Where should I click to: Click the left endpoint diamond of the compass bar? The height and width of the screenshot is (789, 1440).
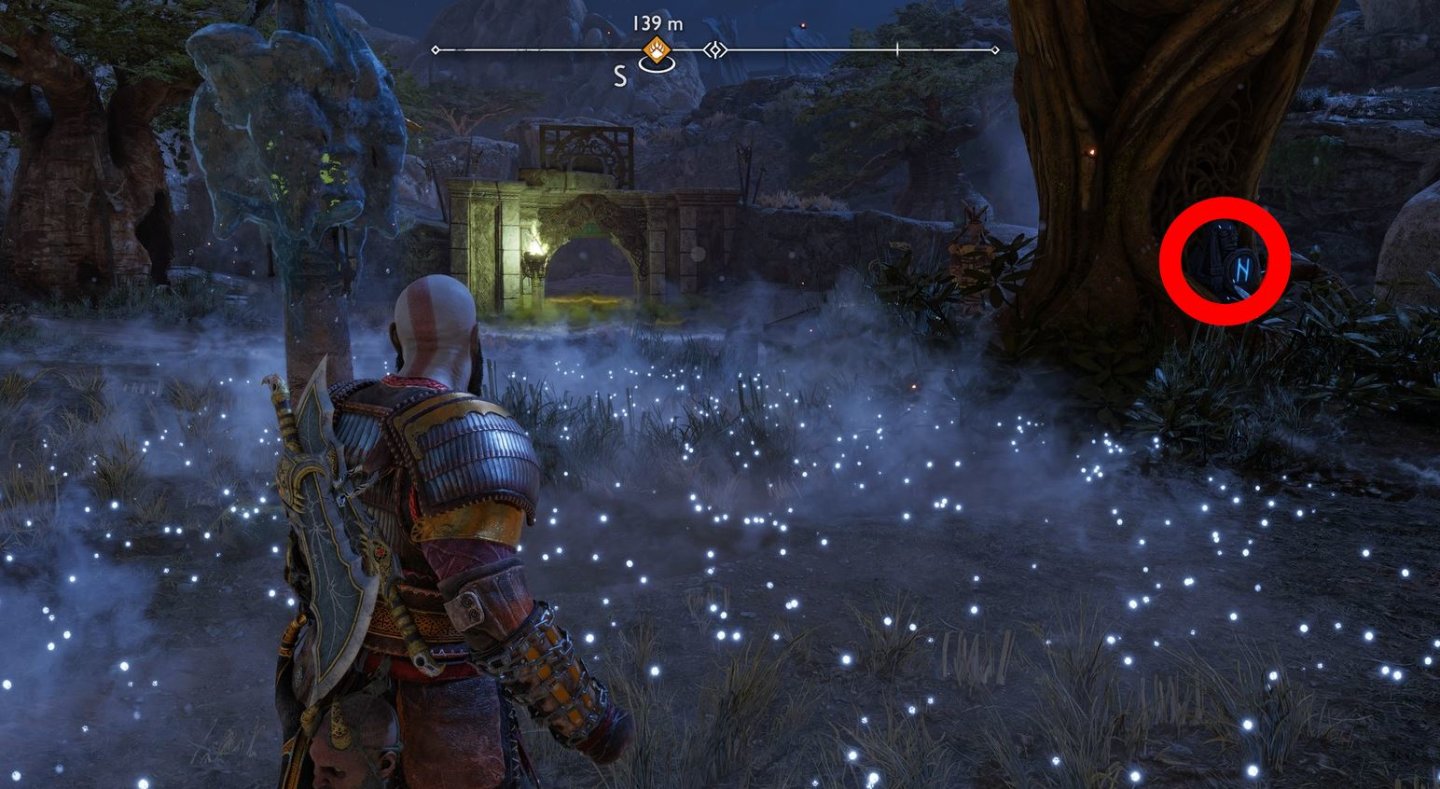434,49
